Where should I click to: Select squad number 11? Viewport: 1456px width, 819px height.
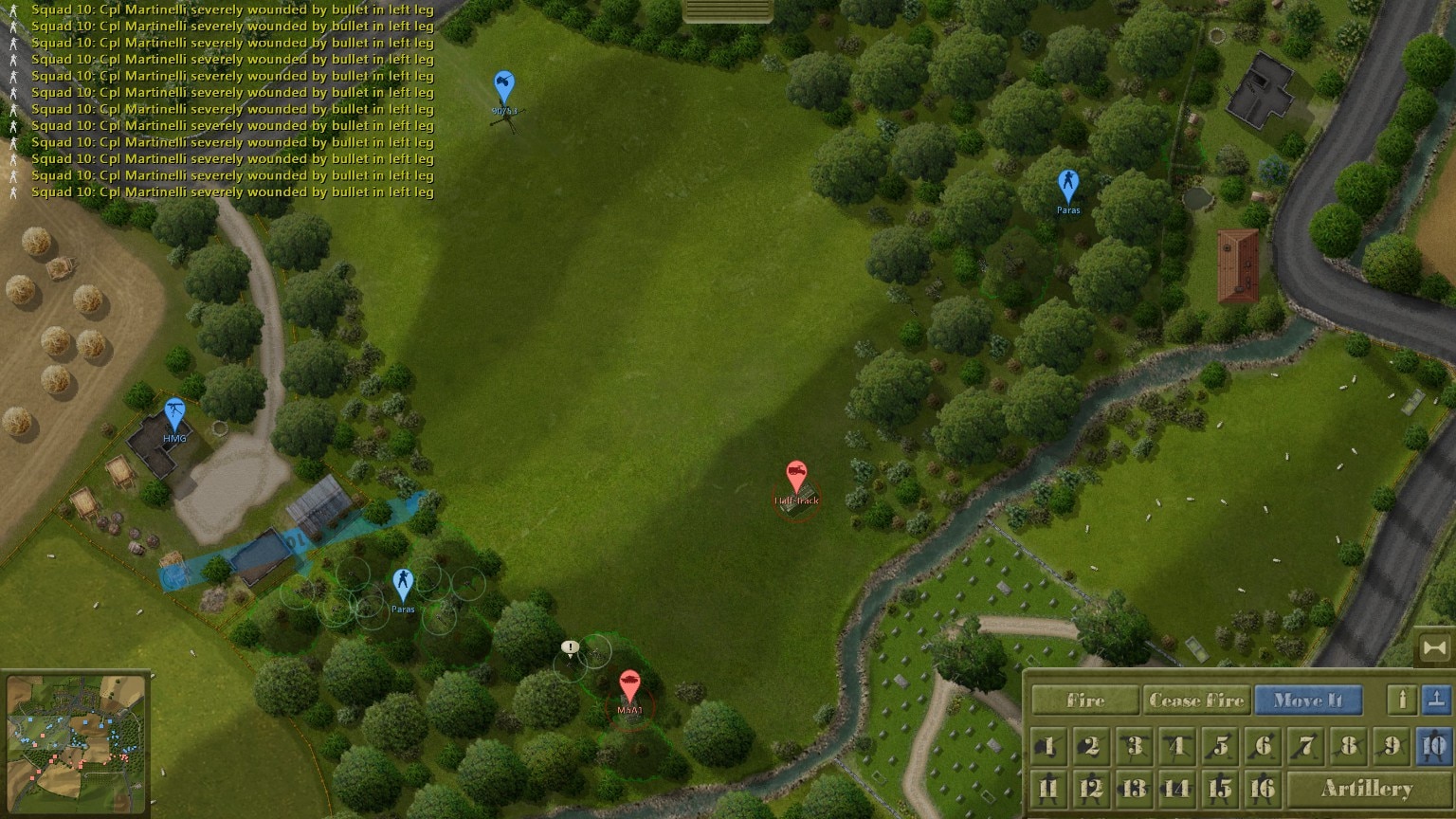[x=1048, y=788]
